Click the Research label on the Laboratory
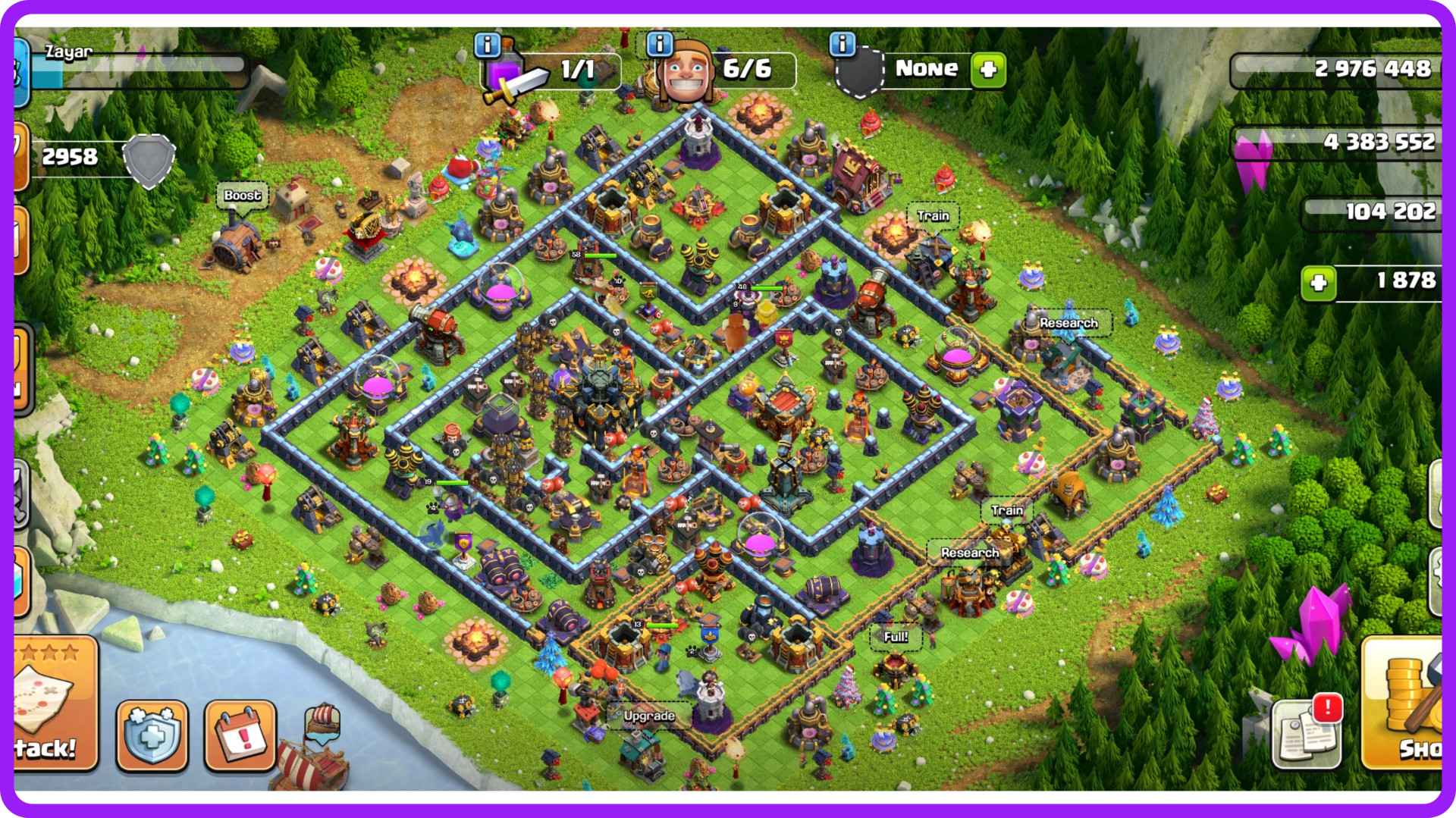The height and width of the screenshot is (818, 1456). point(1068,323)
